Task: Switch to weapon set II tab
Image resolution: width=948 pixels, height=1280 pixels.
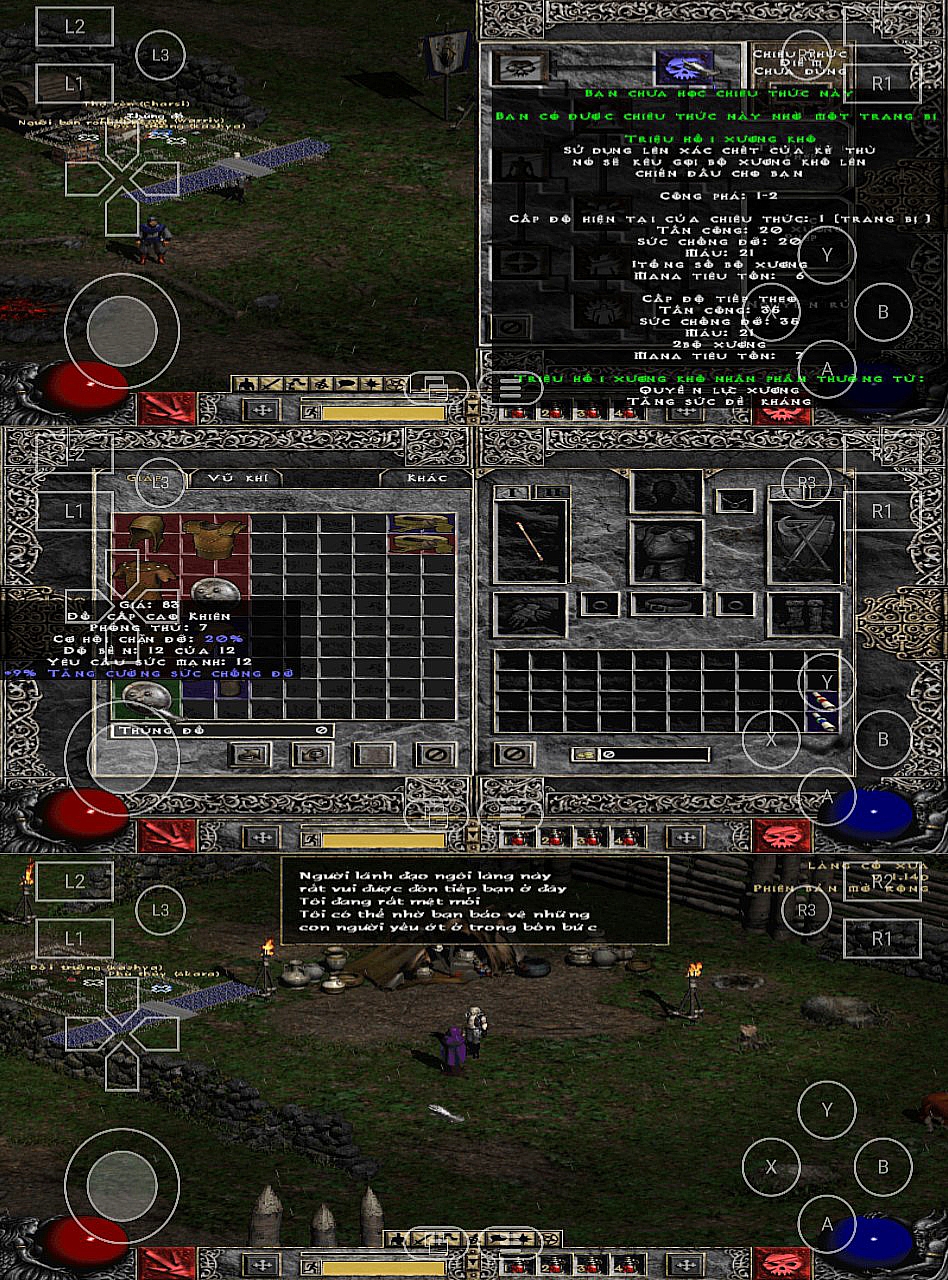Action: point(549,492)
